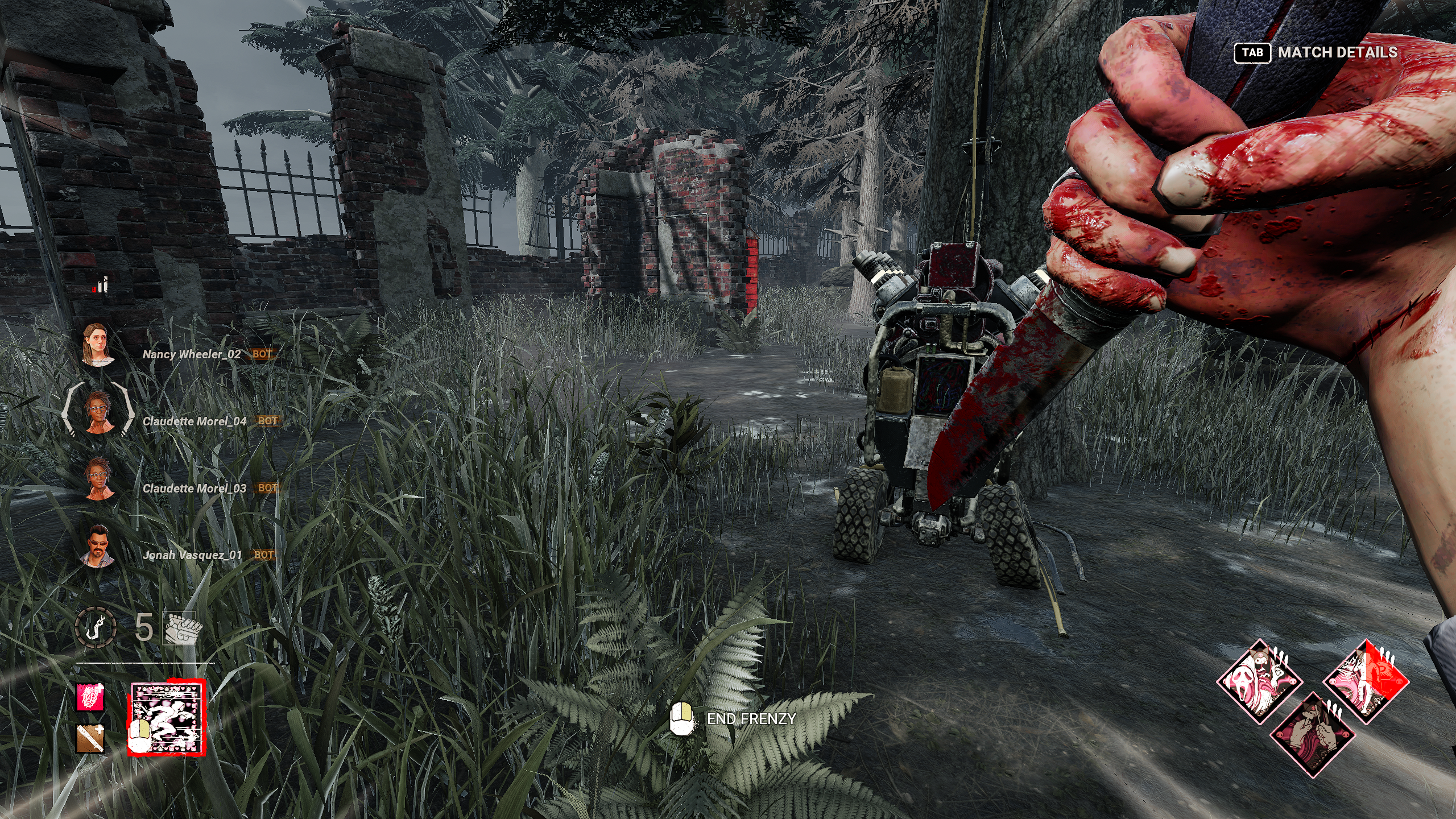Activate the Feral Frenzy power icon
The image size is (1456, 819).
tap(167, 720)
